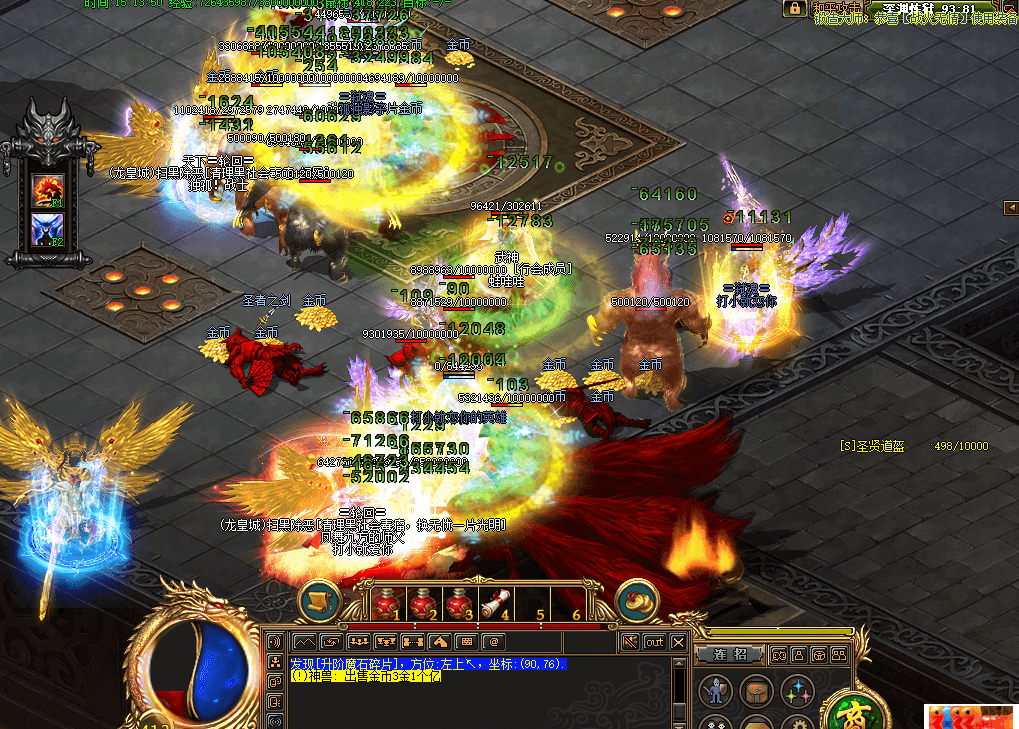Toggle the padlock icon at top
The width and height of the screenshot is (1019, 729).
794,8
